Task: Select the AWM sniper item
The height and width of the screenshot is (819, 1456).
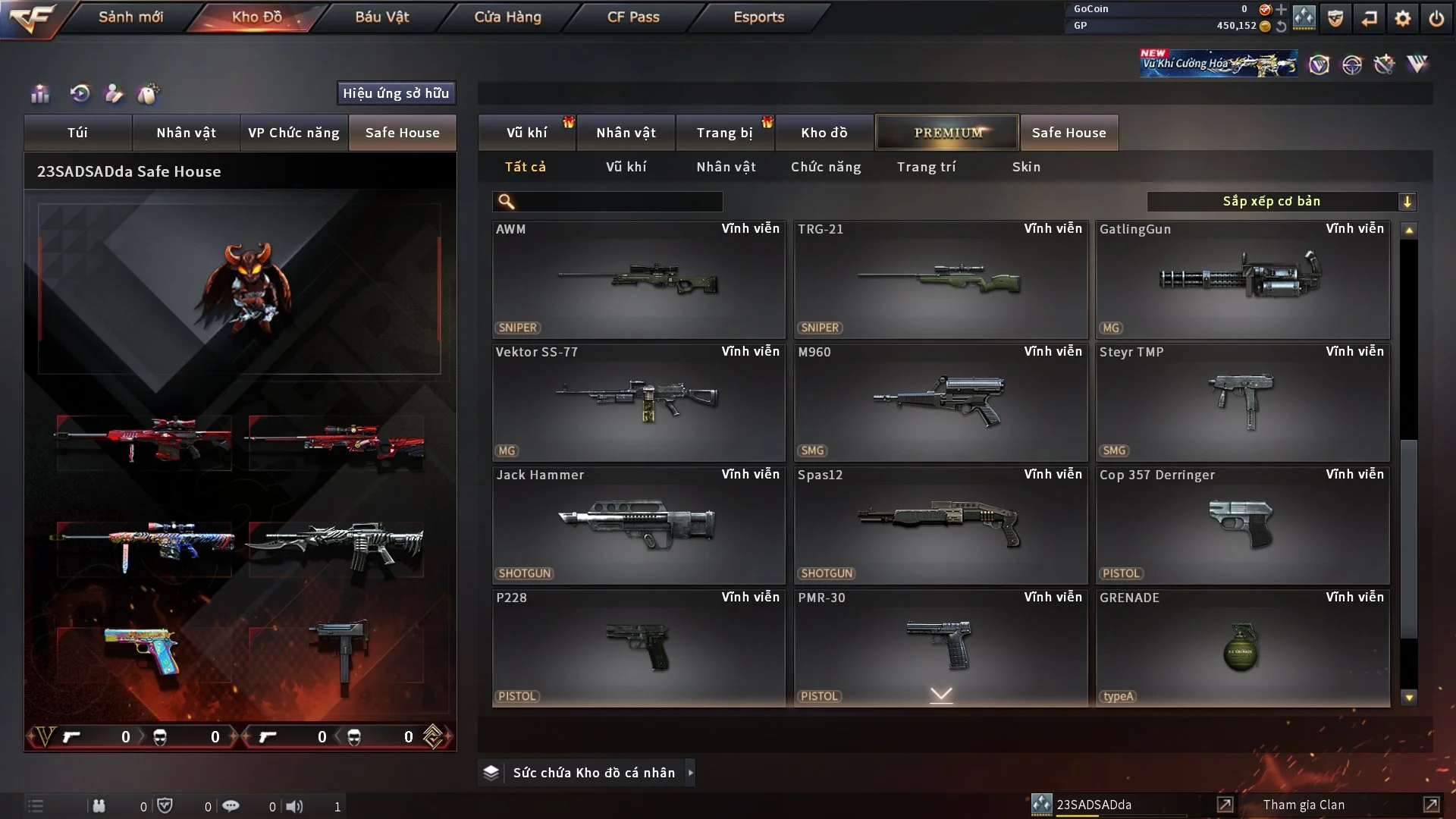Action: 639,279
